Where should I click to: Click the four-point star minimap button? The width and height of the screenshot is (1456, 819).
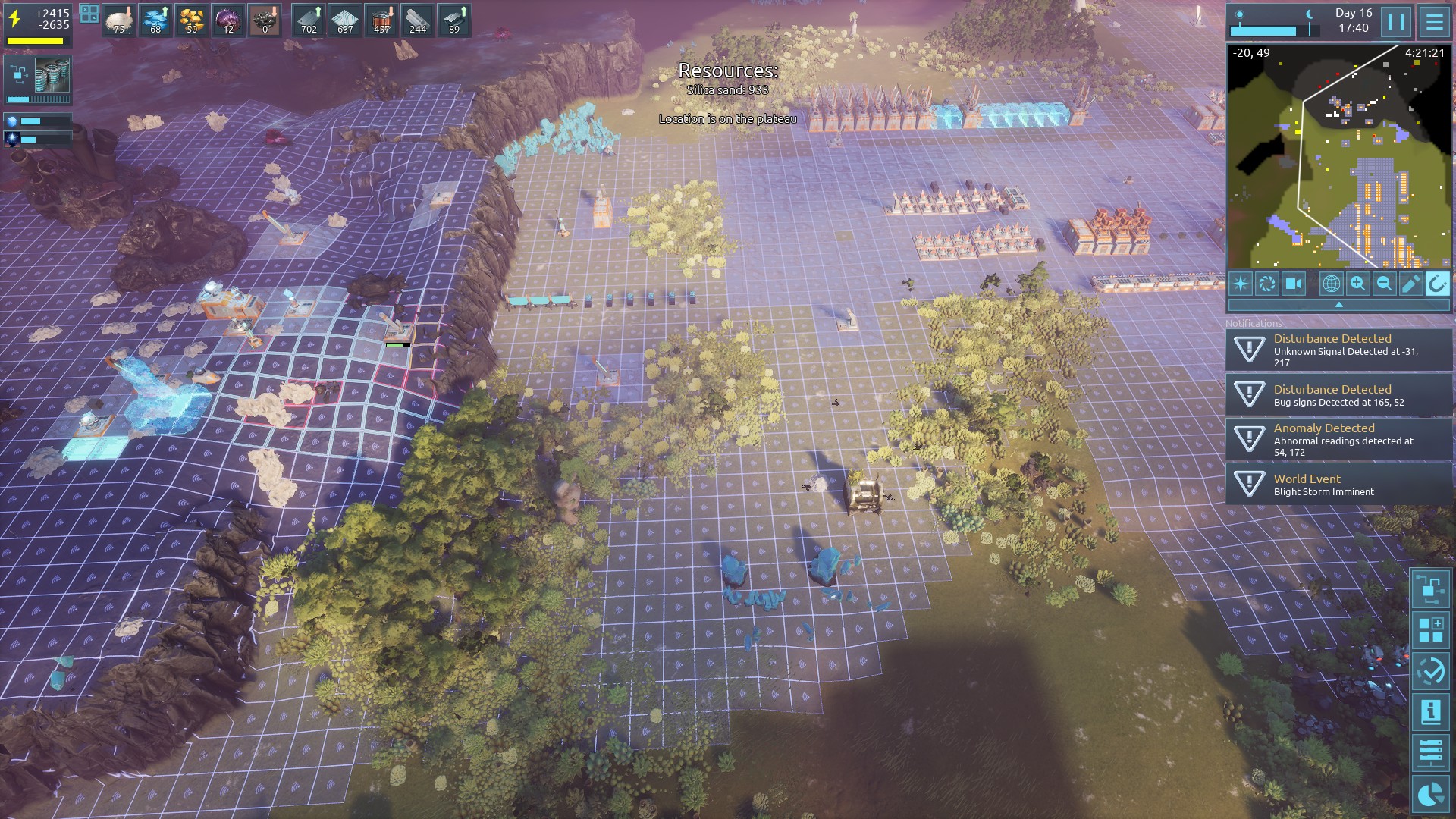1241,284
